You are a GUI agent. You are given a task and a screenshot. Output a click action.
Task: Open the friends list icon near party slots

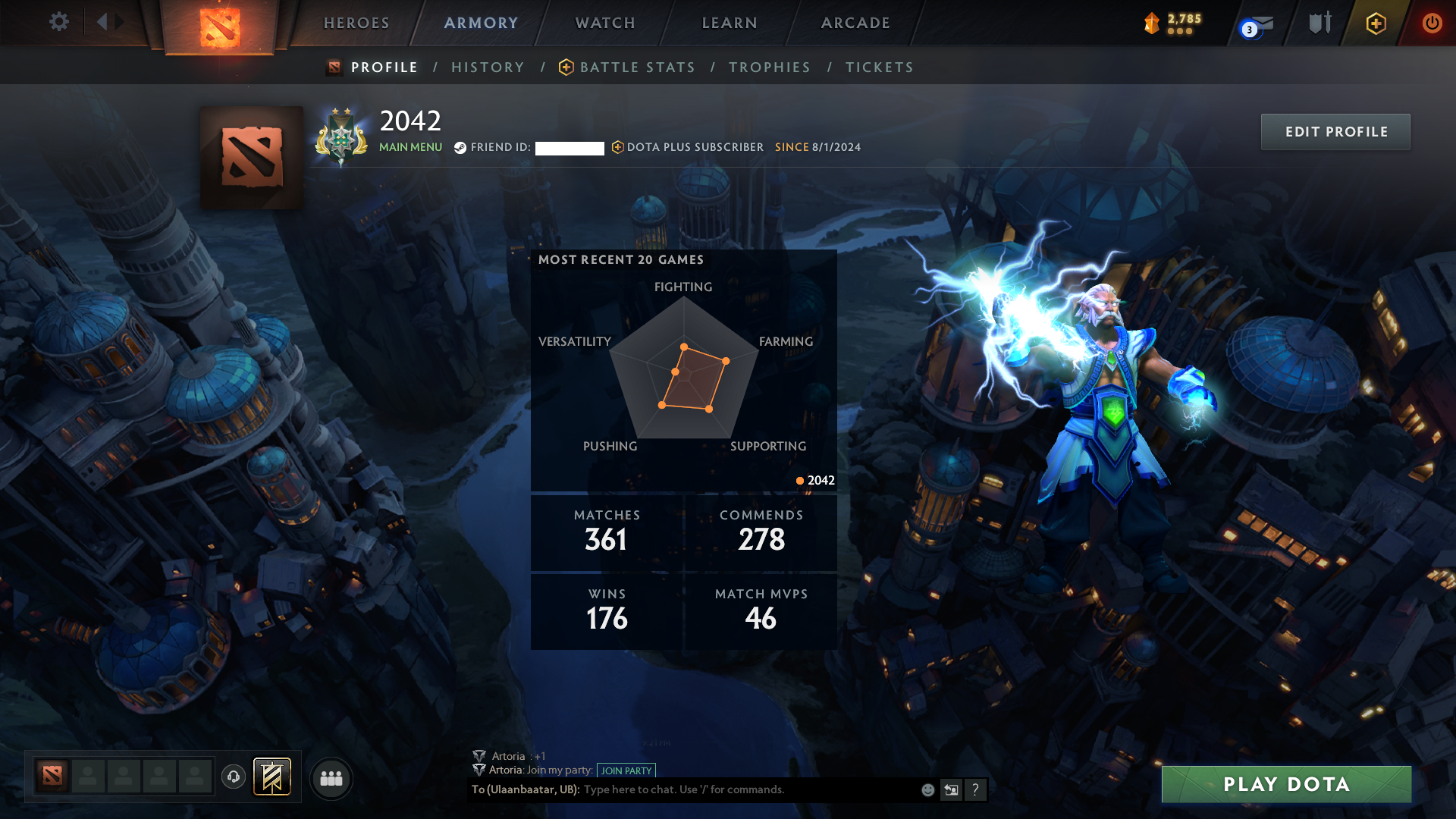(331, 778)
